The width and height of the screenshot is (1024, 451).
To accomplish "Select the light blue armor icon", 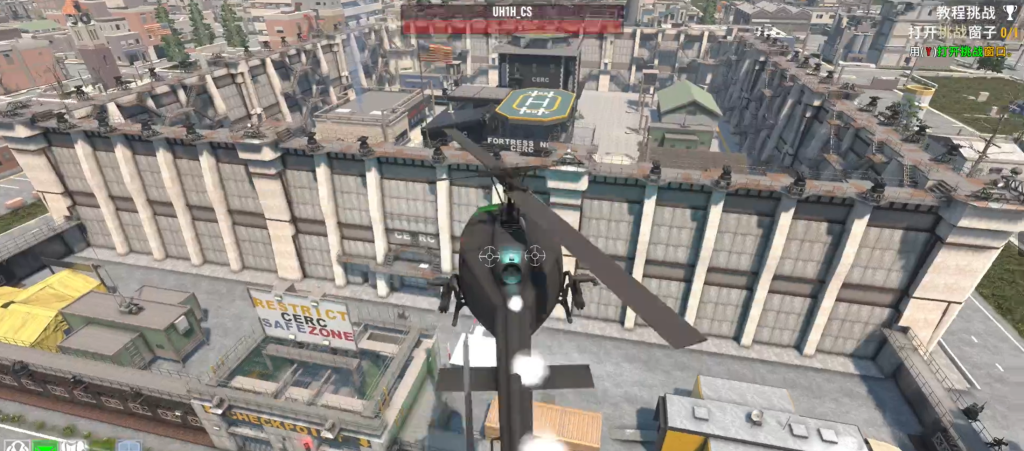I will pyautogui.click(x=127, y=445).
